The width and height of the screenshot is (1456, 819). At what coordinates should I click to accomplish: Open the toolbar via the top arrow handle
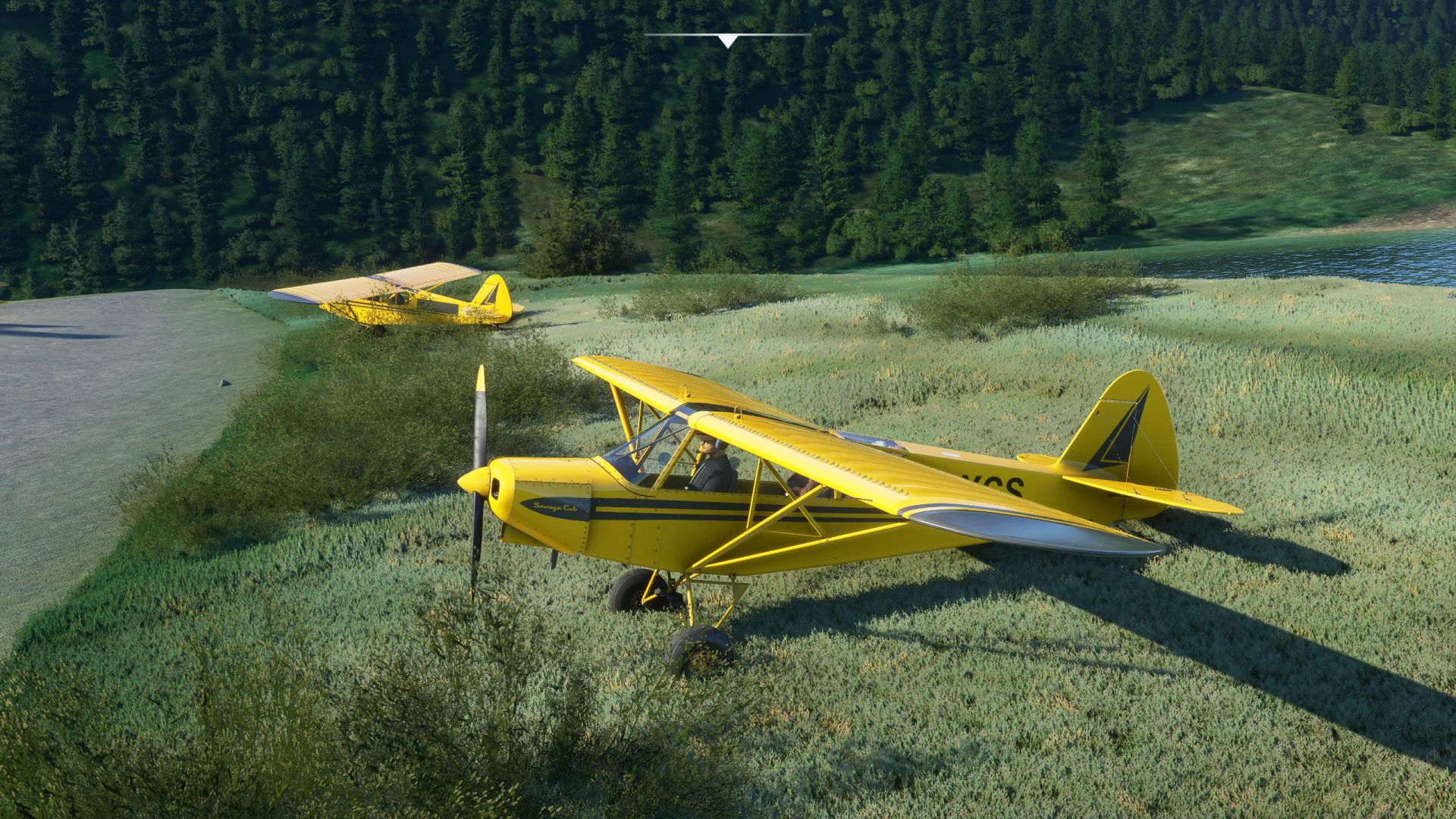(728, 40)
